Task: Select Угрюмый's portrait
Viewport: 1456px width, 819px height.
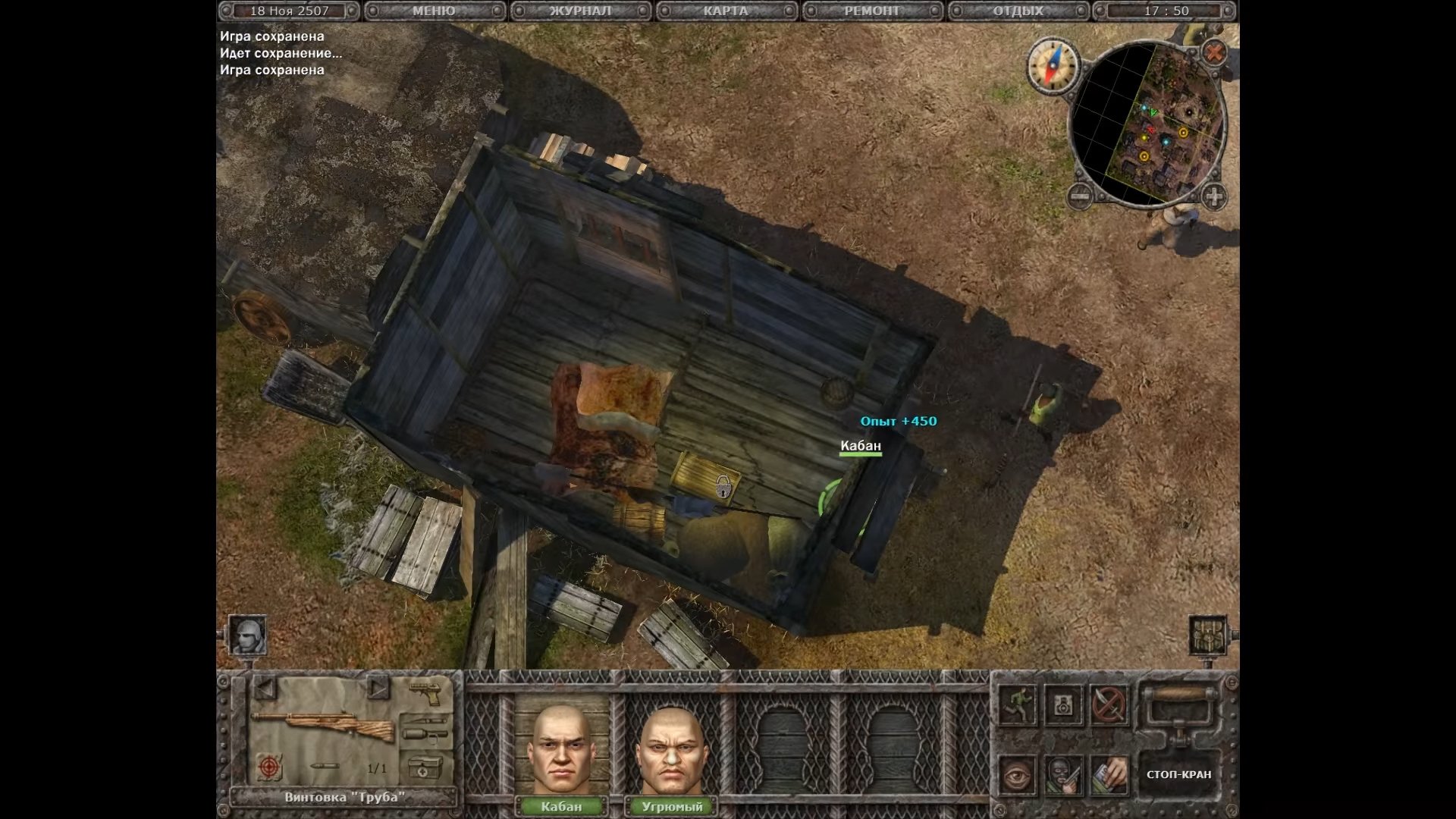Action: point(672,750)
